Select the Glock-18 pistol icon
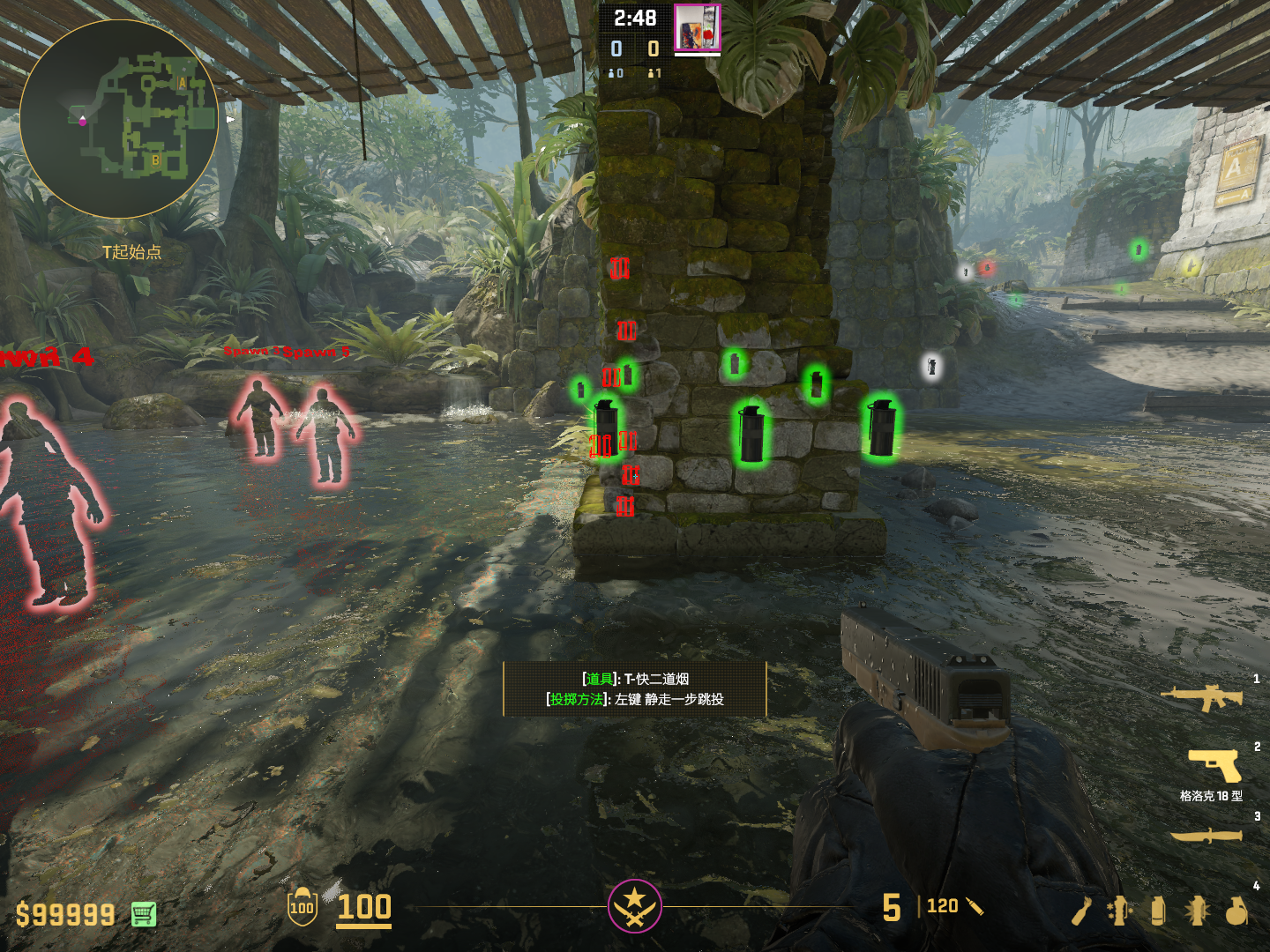Viewport: 1270px width, 952px height. coord(1214,764)
